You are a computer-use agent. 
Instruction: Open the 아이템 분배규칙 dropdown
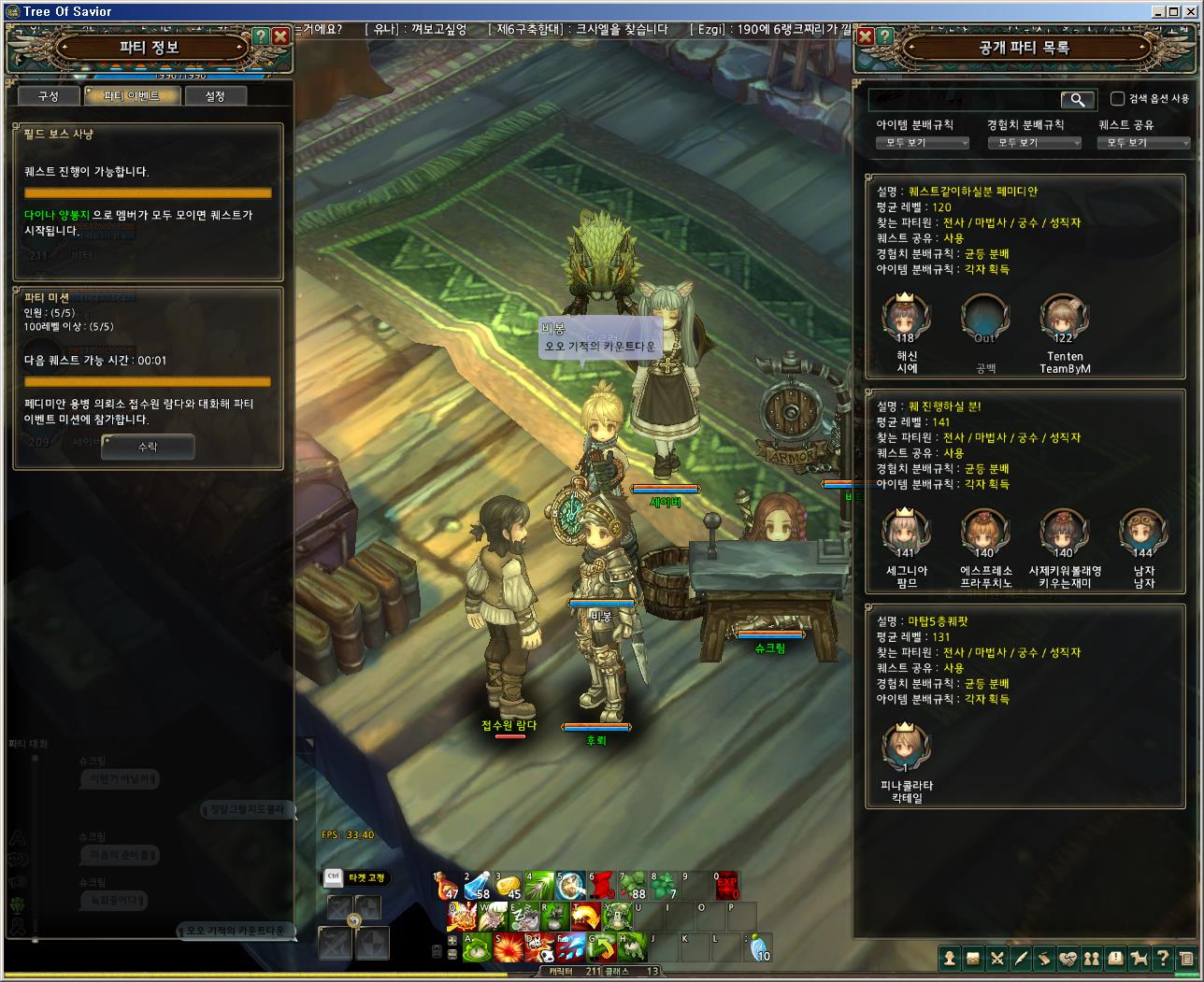[923, 143]
